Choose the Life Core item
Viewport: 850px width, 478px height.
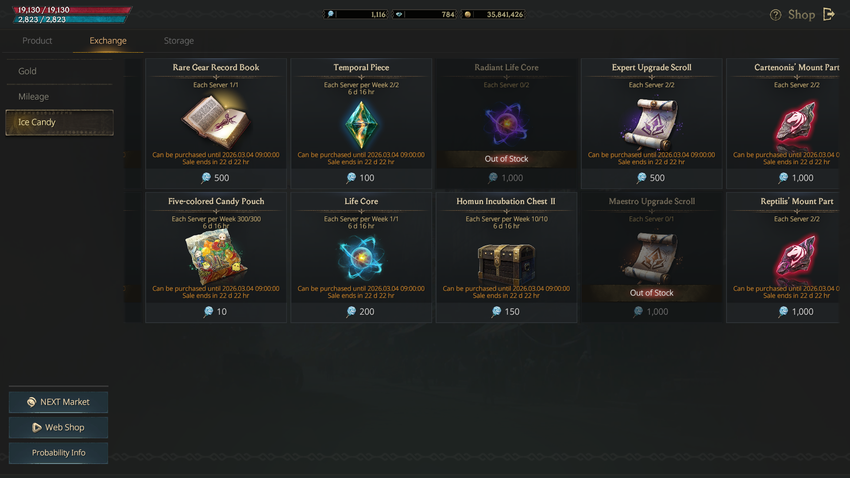point(361,258)
